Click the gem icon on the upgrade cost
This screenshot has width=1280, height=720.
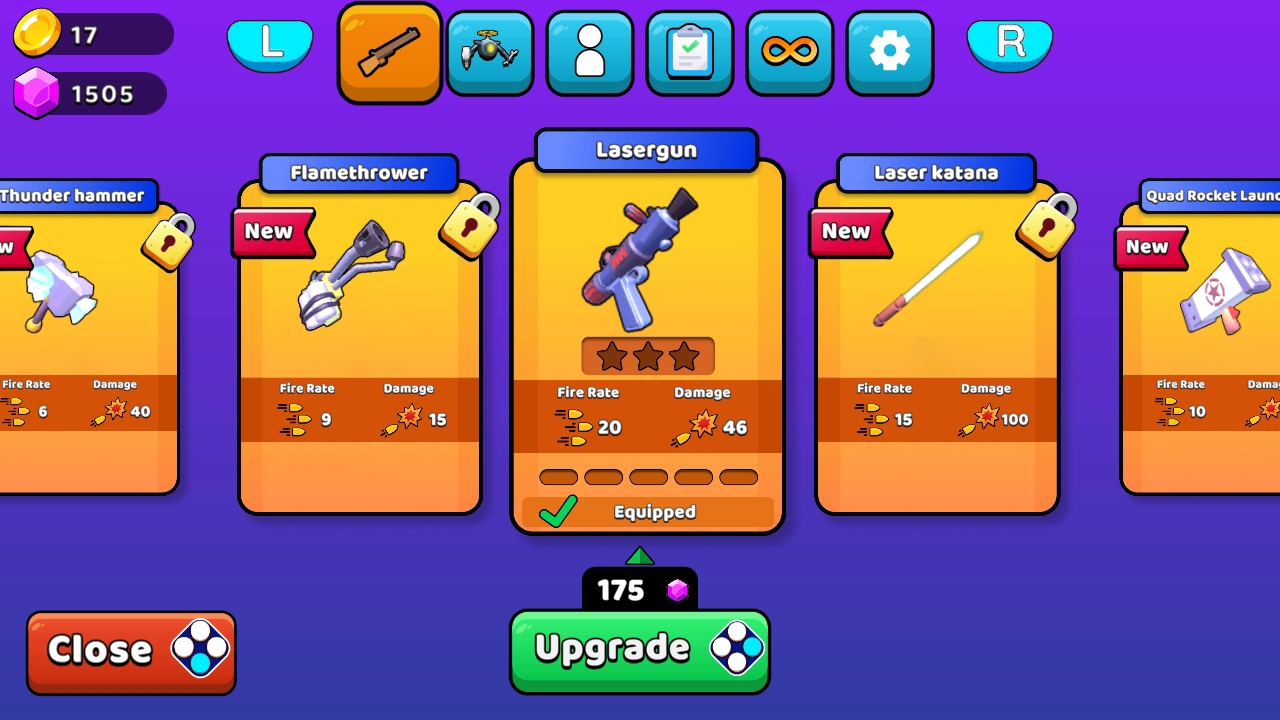click(x=679, y=591)
